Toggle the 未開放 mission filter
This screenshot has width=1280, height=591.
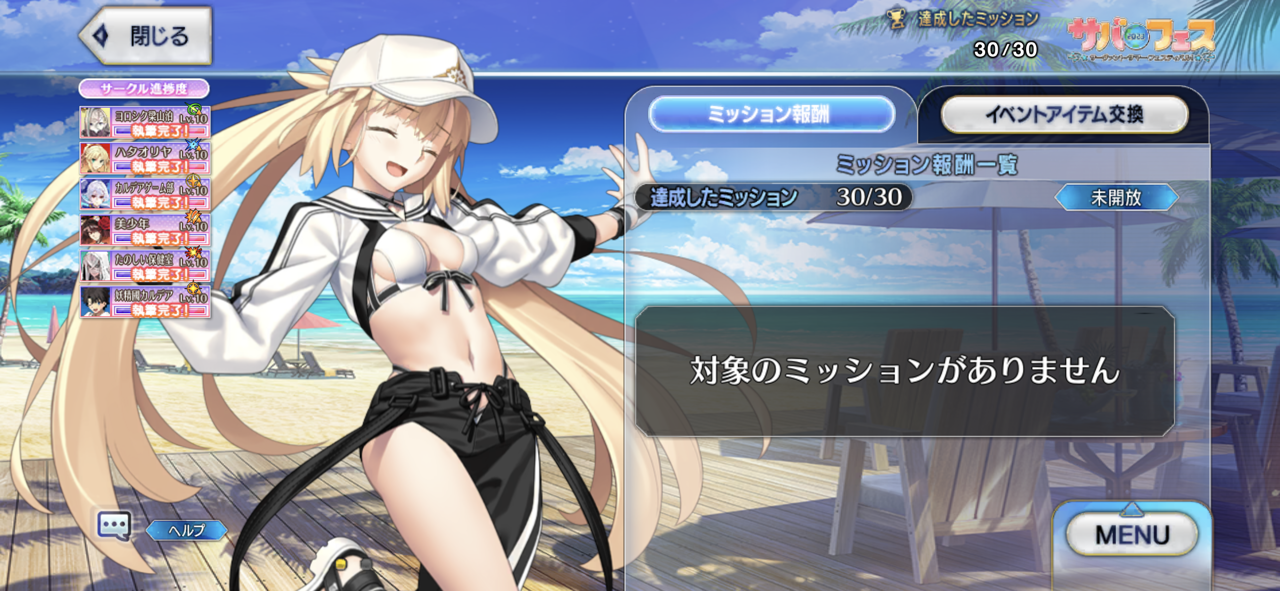[1116, 197]
